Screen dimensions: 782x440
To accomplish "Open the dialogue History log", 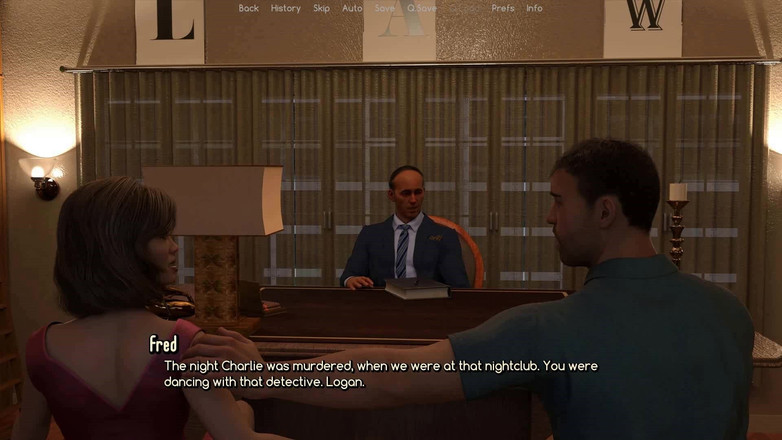I will pos(285,8).
